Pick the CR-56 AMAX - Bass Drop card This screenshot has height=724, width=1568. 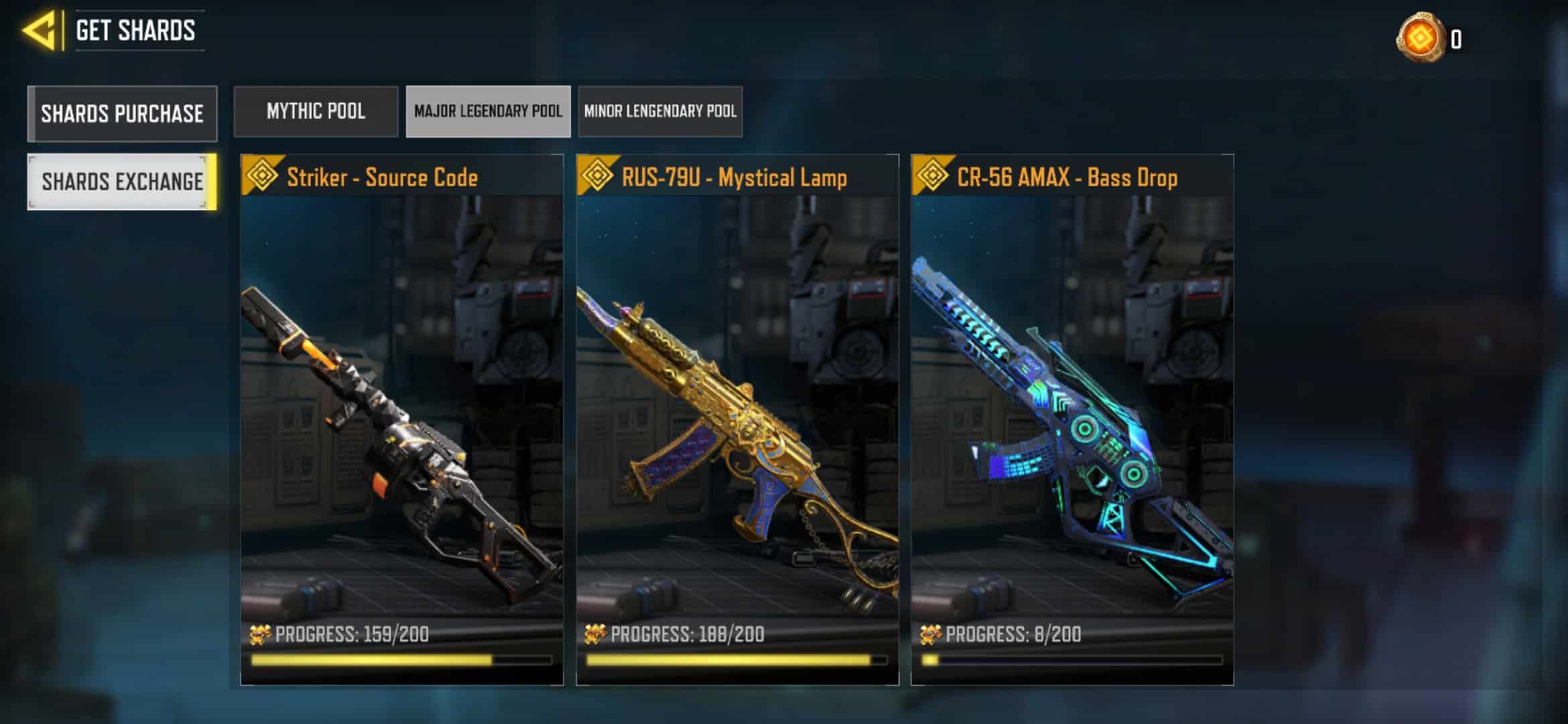1071,419
